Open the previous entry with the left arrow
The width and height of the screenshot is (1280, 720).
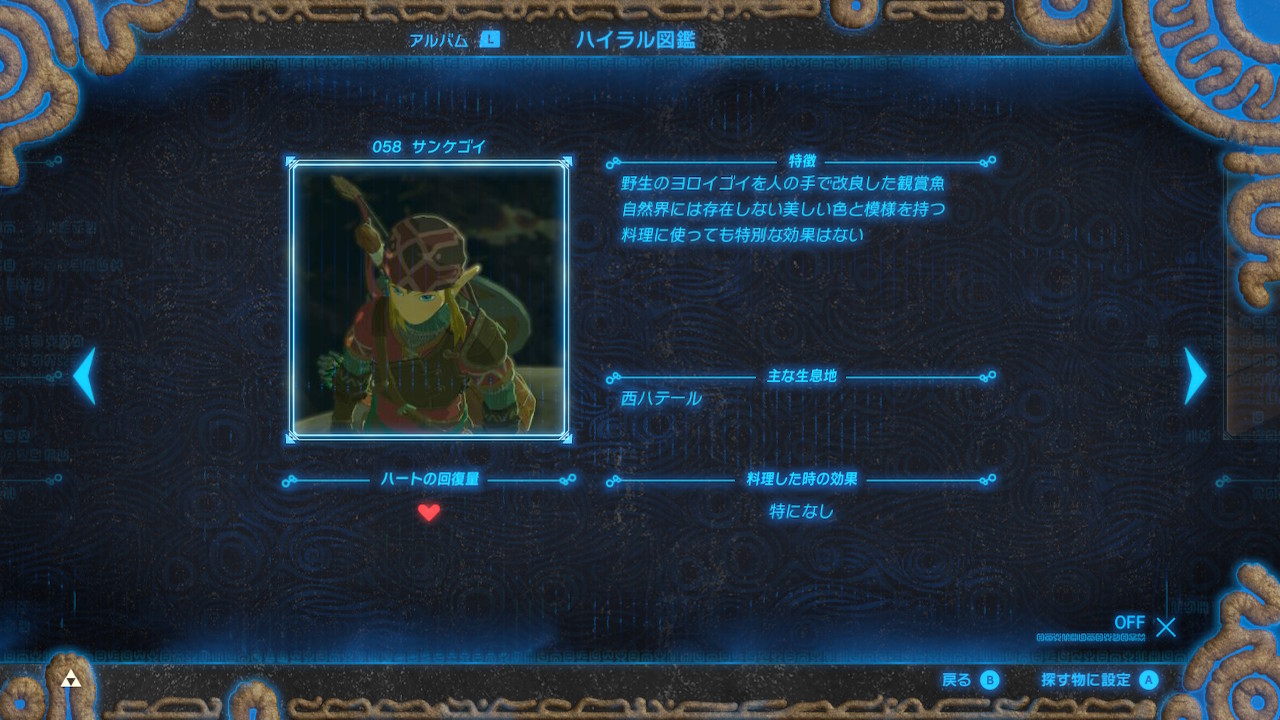[x=84, y=374]
